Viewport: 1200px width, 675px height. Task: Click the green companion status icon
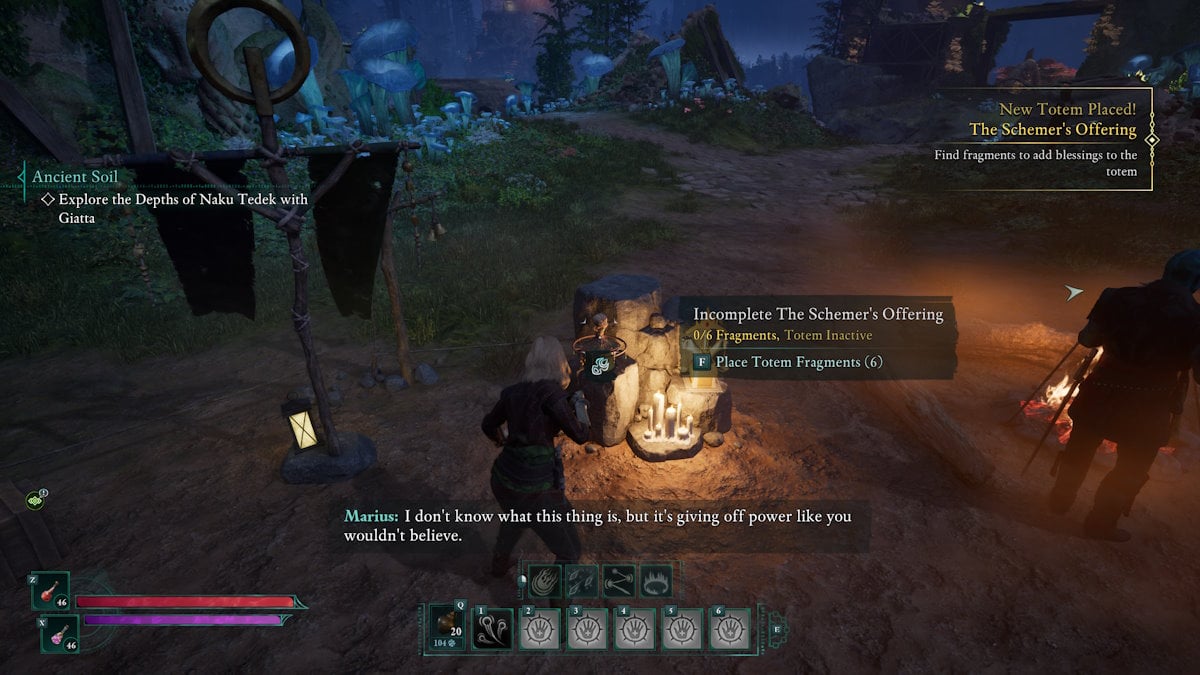(35, 499)
